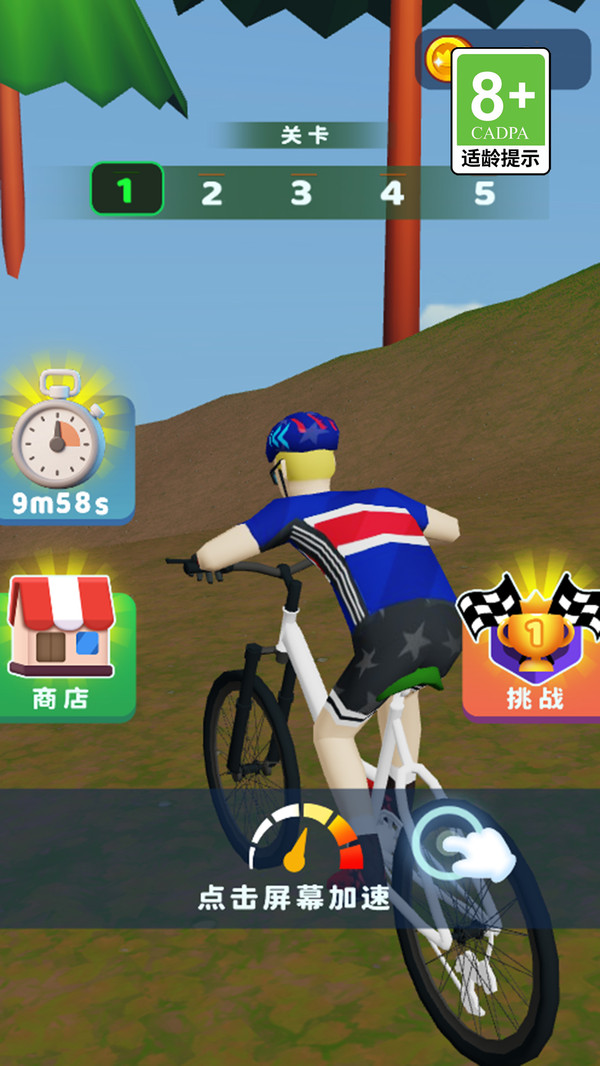The height and width of the screenshot is (1066, 600).
Task: Choose level 3 in the stage bar
Action: coord(301,191)
